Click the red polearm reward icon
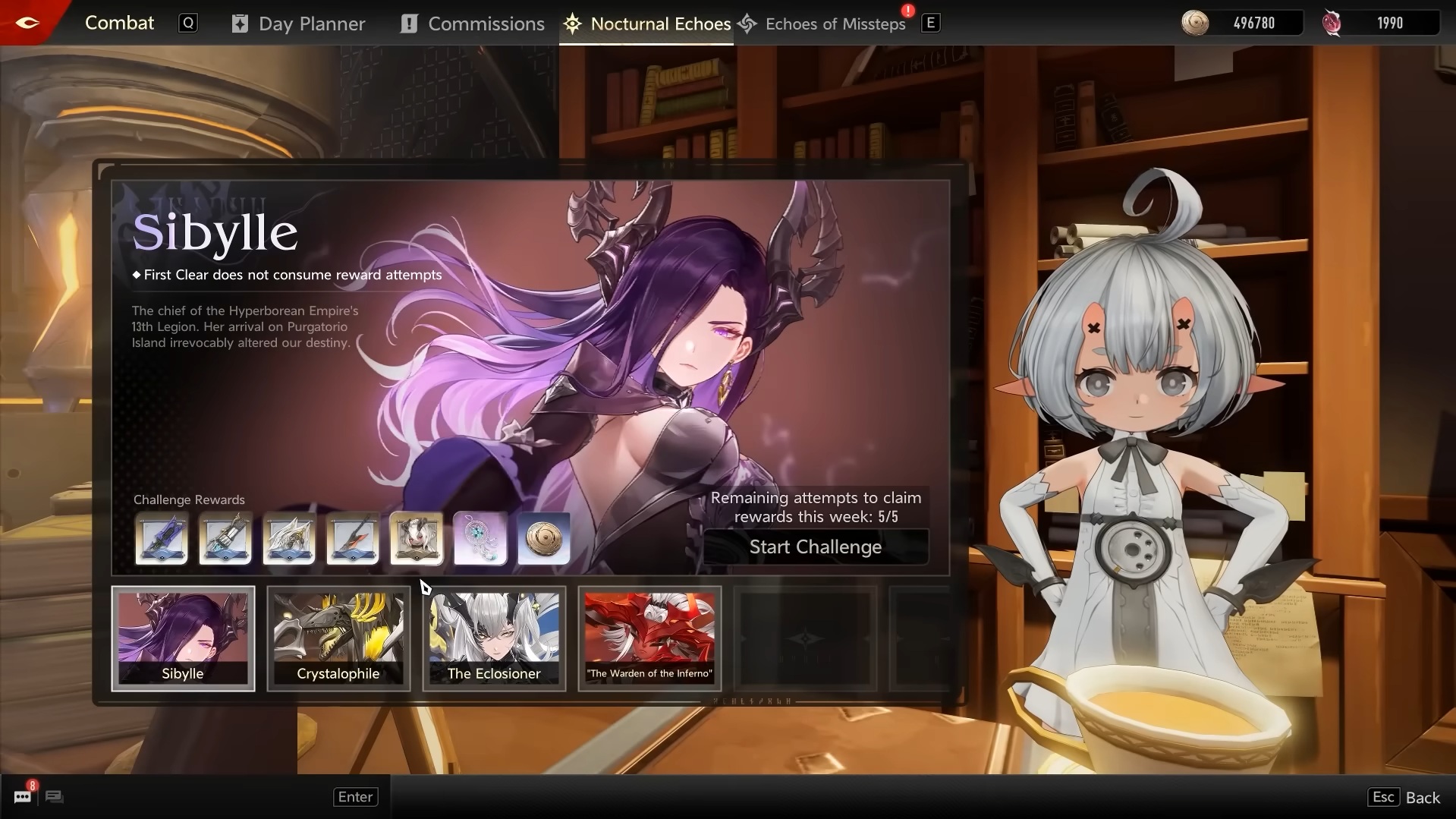The height and width of the screenshot is (819, 1456). (x=352, y=539)
